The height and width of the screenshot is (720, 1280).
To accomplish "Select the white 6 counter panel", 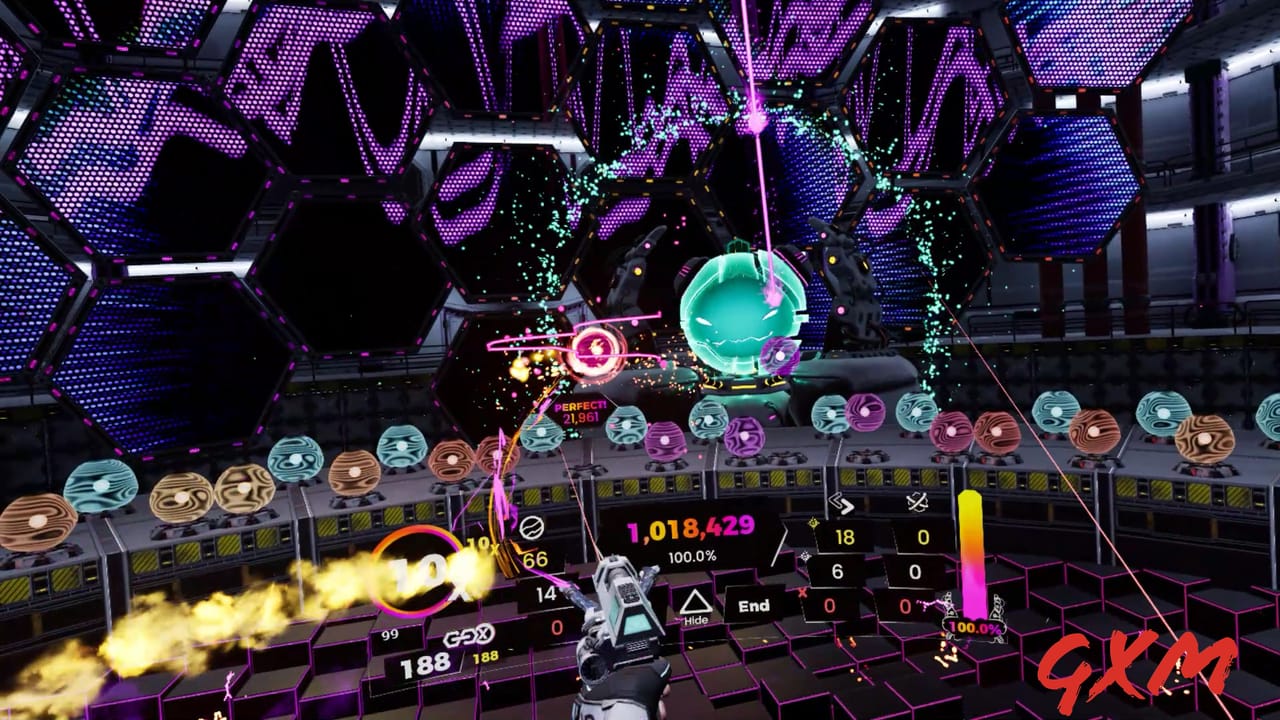I will (838, 573).
